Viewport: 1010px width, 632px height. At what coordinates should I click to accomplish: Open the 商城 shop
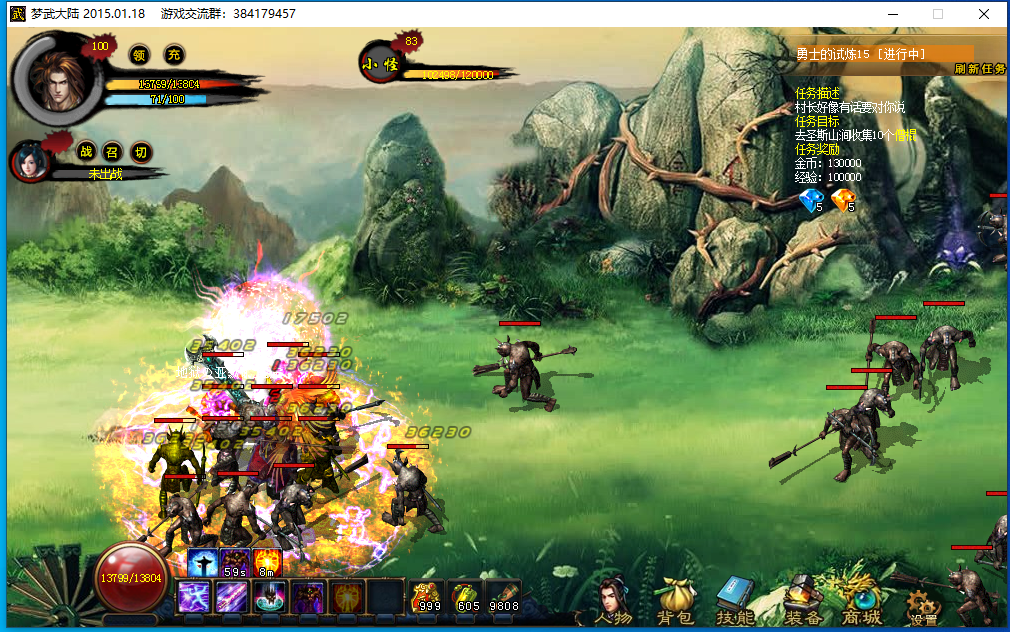860,602
